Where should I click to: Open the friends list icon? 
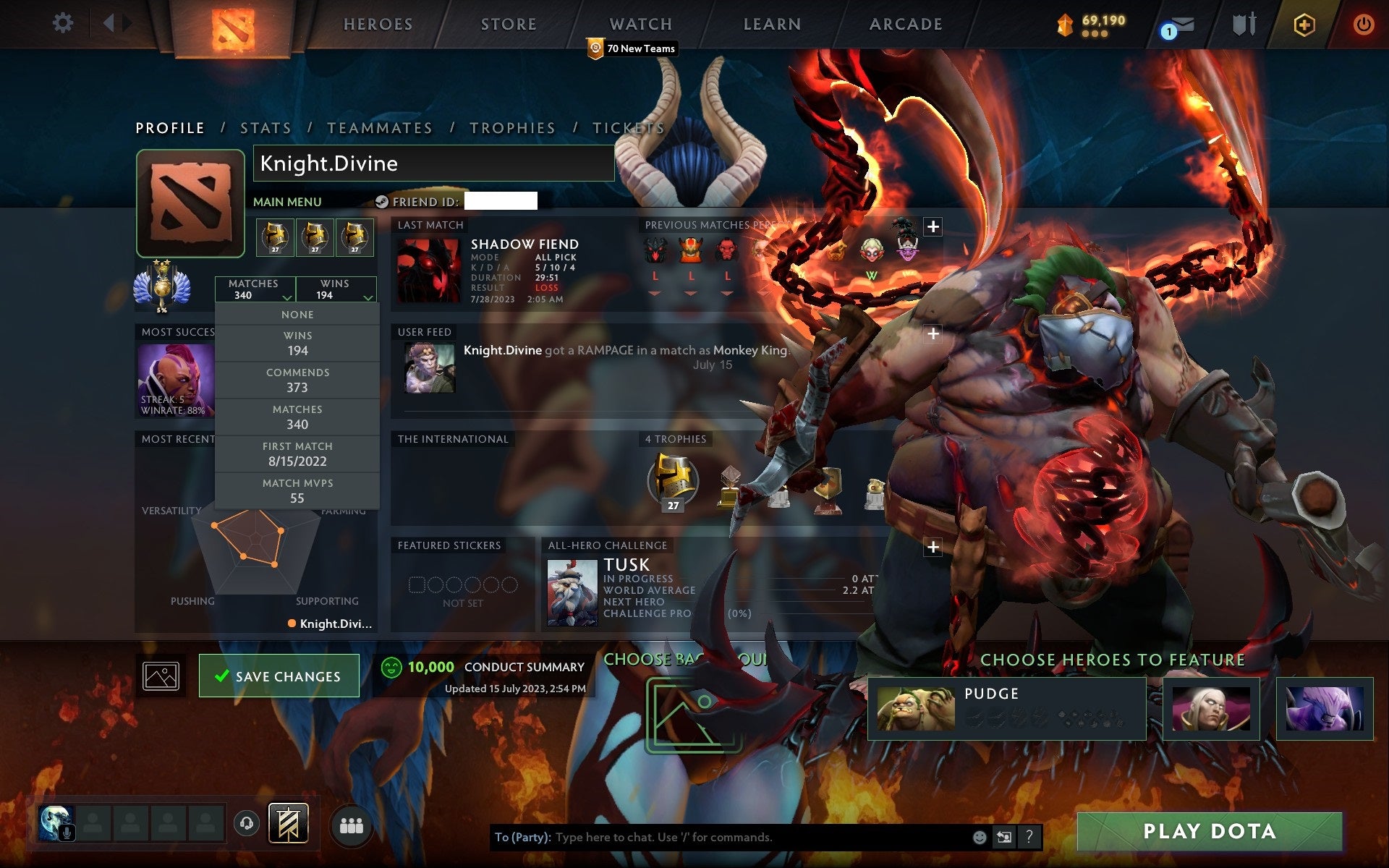click(x=352, y=823)
